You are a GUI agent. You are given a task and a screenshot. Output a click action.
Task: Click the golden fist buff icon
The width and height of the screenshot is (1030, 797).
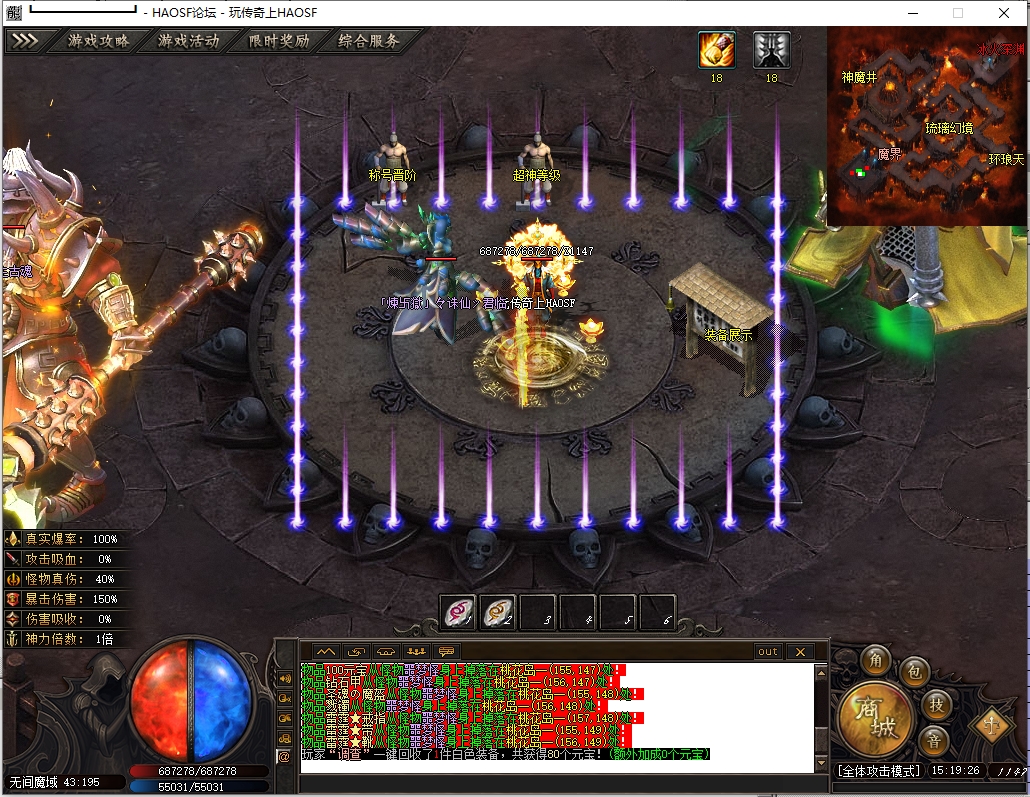coord(716,50)
